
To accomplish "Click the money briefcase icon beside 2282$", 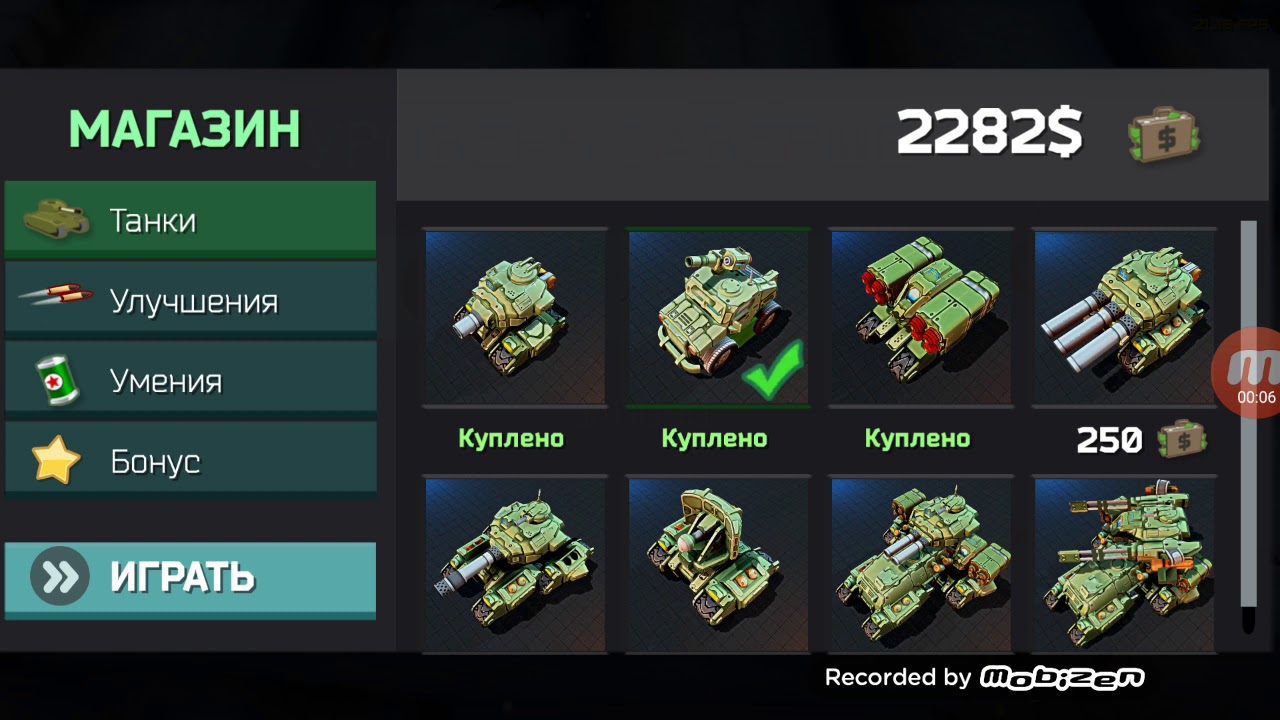I will (1164, 135).
